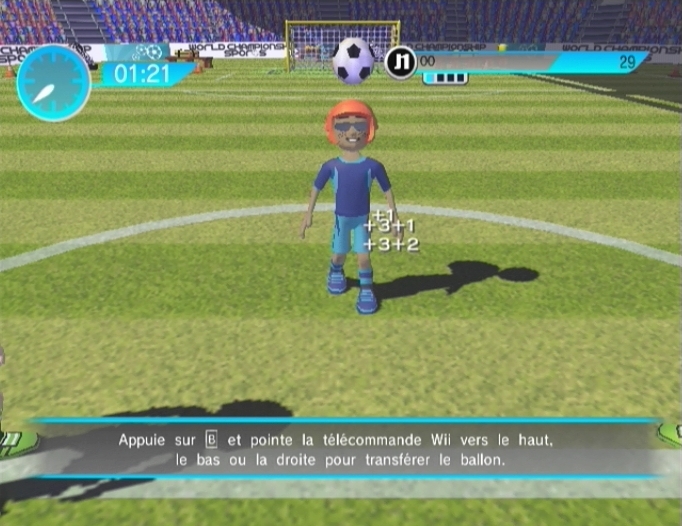Click the music note icon

(400, 62)
